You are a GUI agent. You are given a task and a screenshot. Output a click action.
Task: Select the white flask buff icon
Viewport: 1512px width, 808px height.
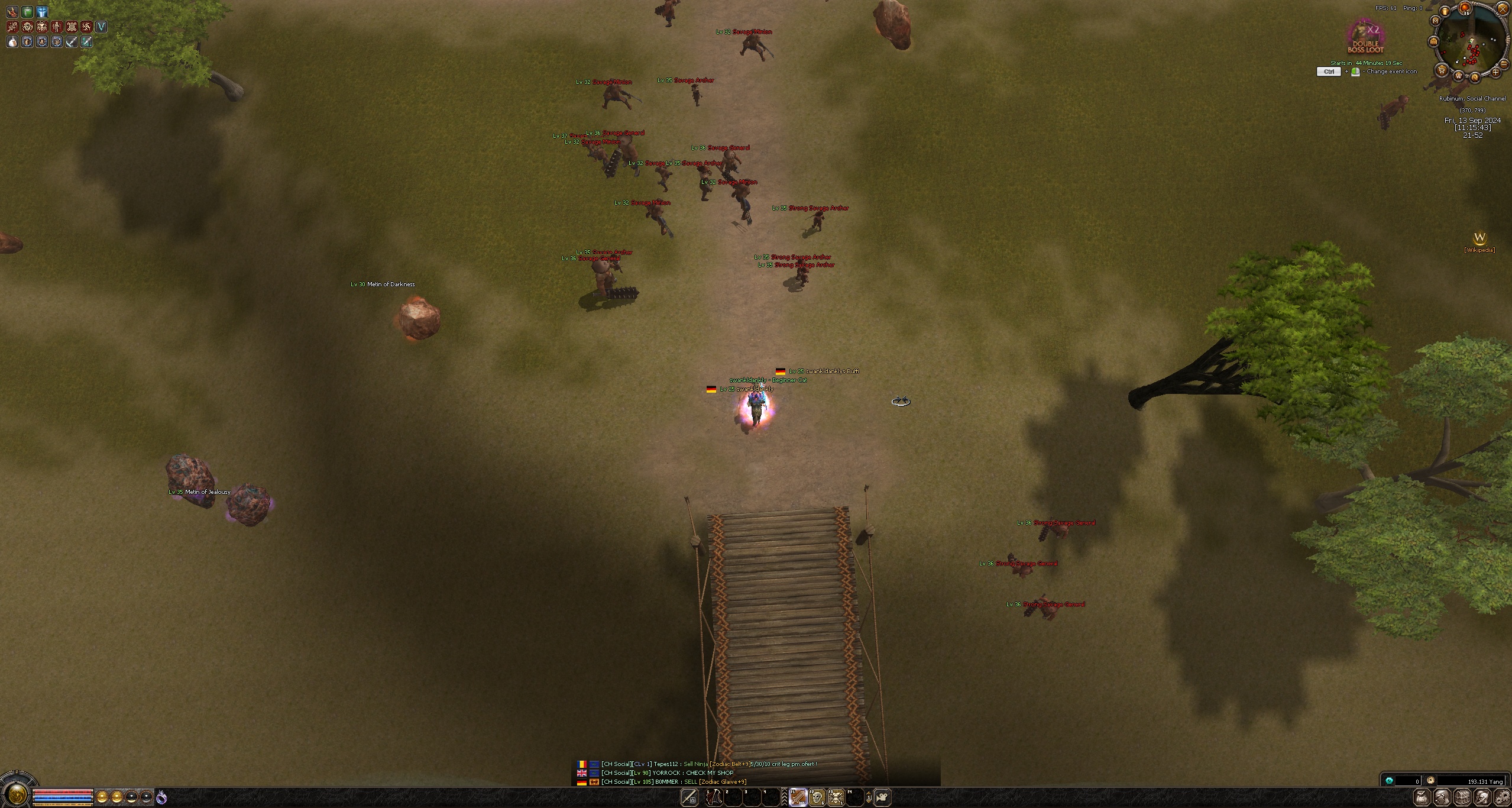(x=12, y=41)
